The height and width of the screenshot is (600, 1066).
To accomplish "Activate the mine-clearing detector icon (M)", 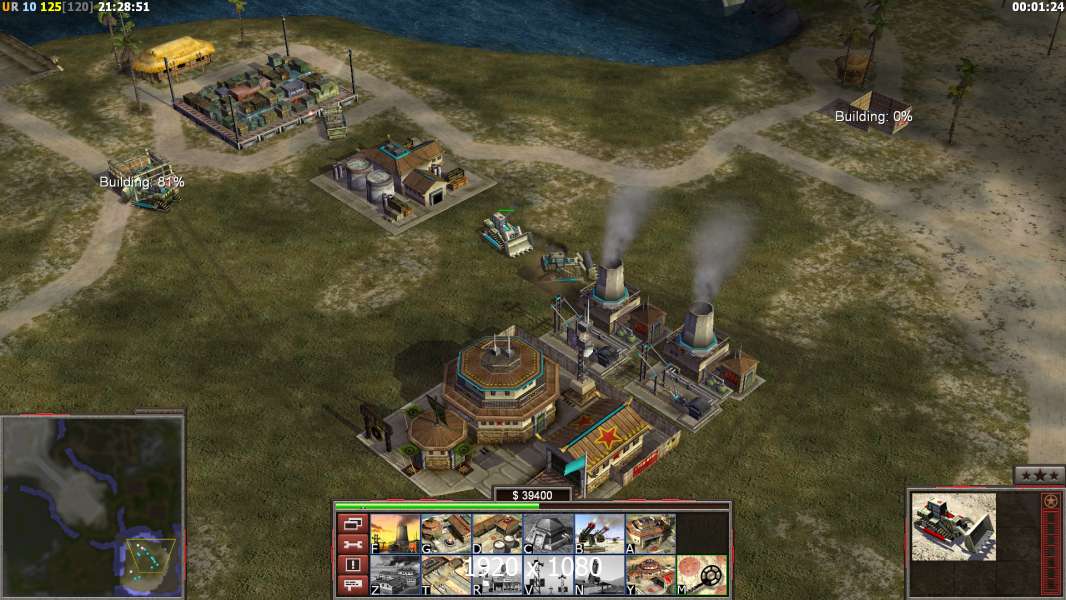I will [x=701, y=575].
